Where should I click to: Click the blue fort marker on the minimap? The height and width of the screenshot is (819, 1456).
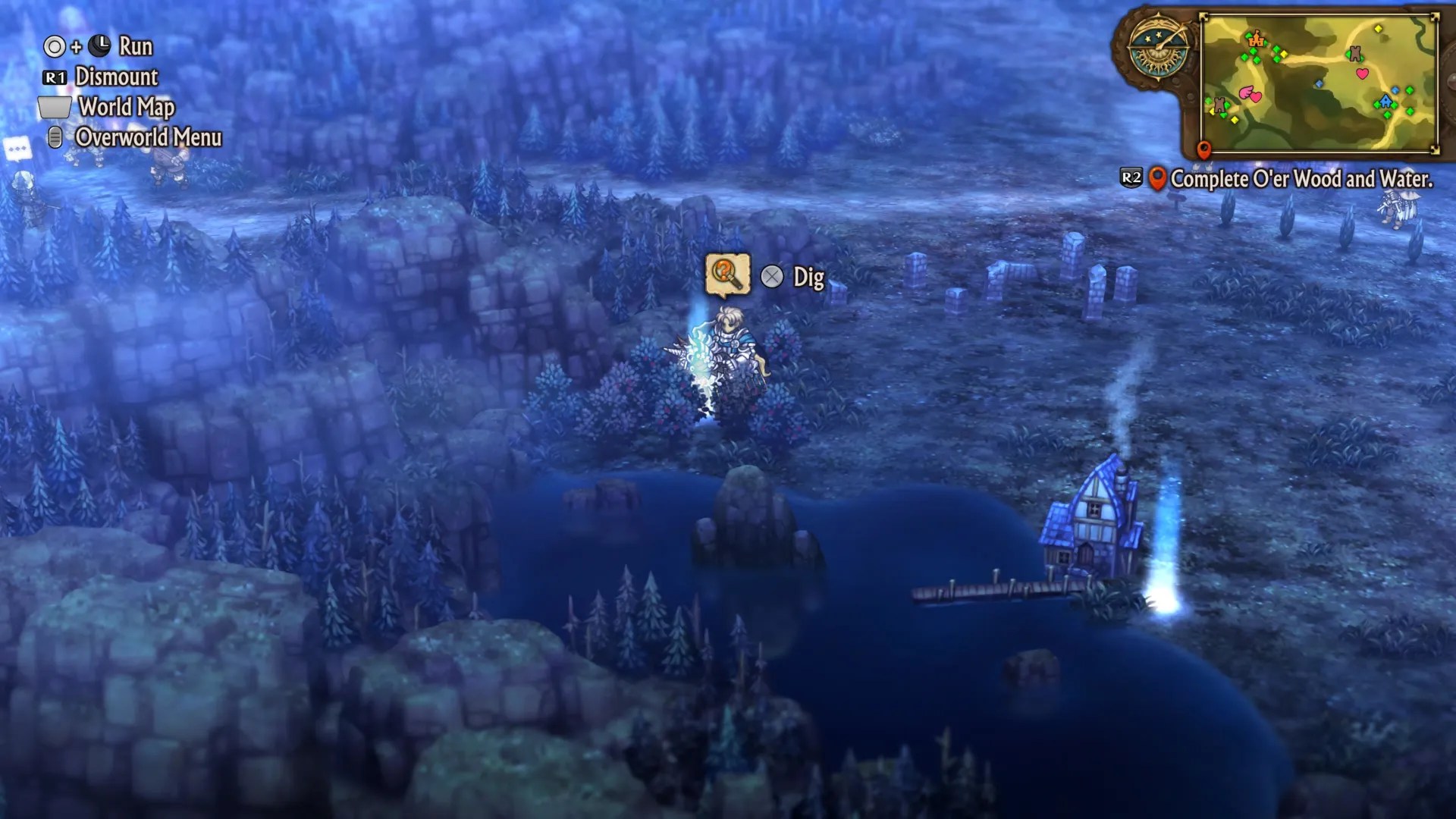[x=1386, y=101]
